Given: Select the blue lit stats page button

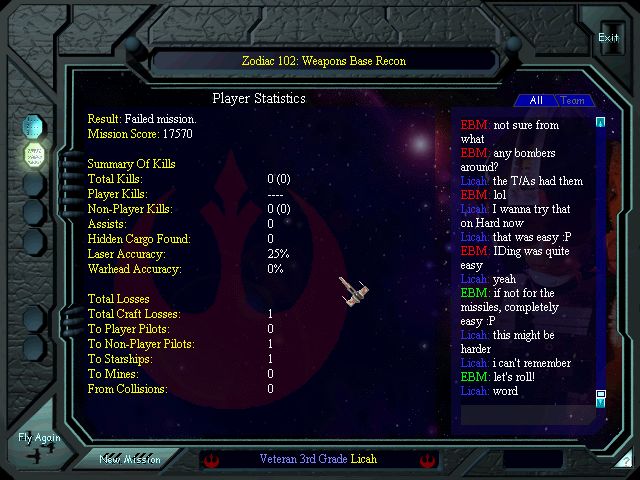Looking at the screenshot, I should click(34, 126).
